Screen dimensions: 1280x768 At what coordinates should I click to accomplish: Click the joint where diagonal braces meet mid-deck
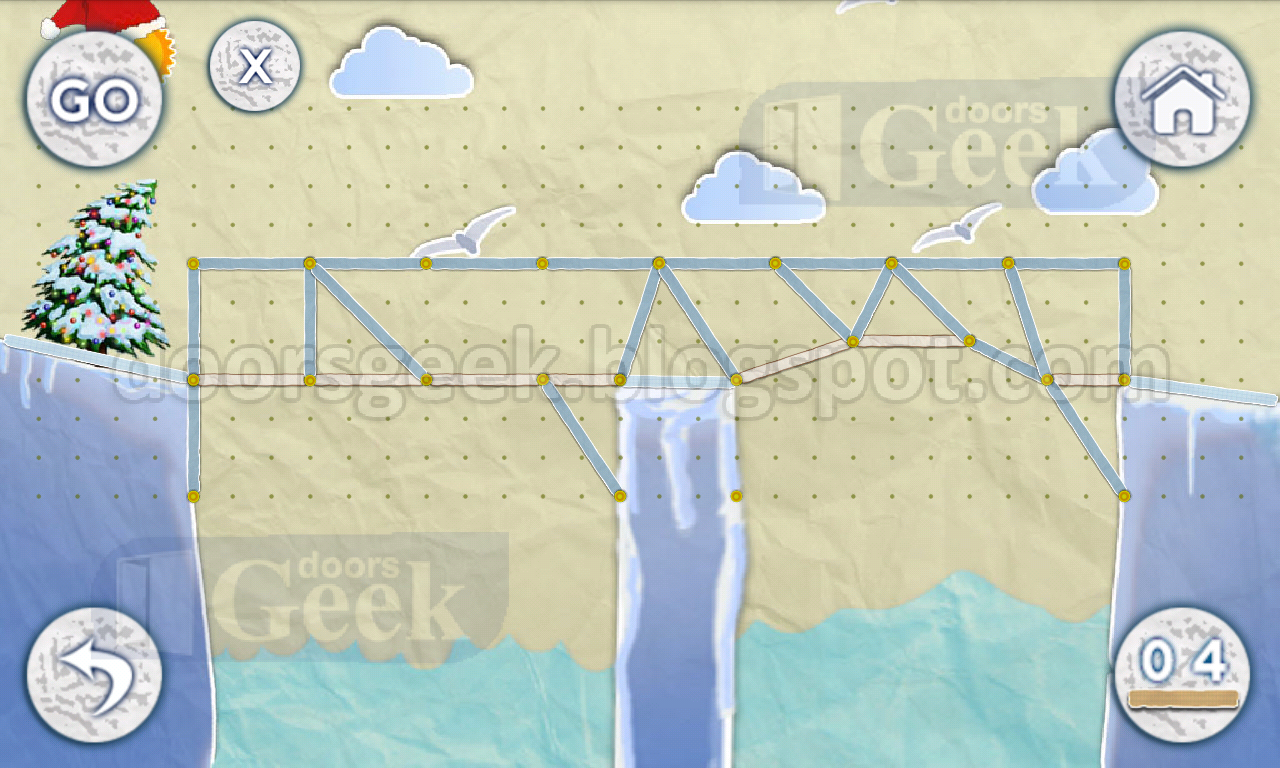[545, 378]
